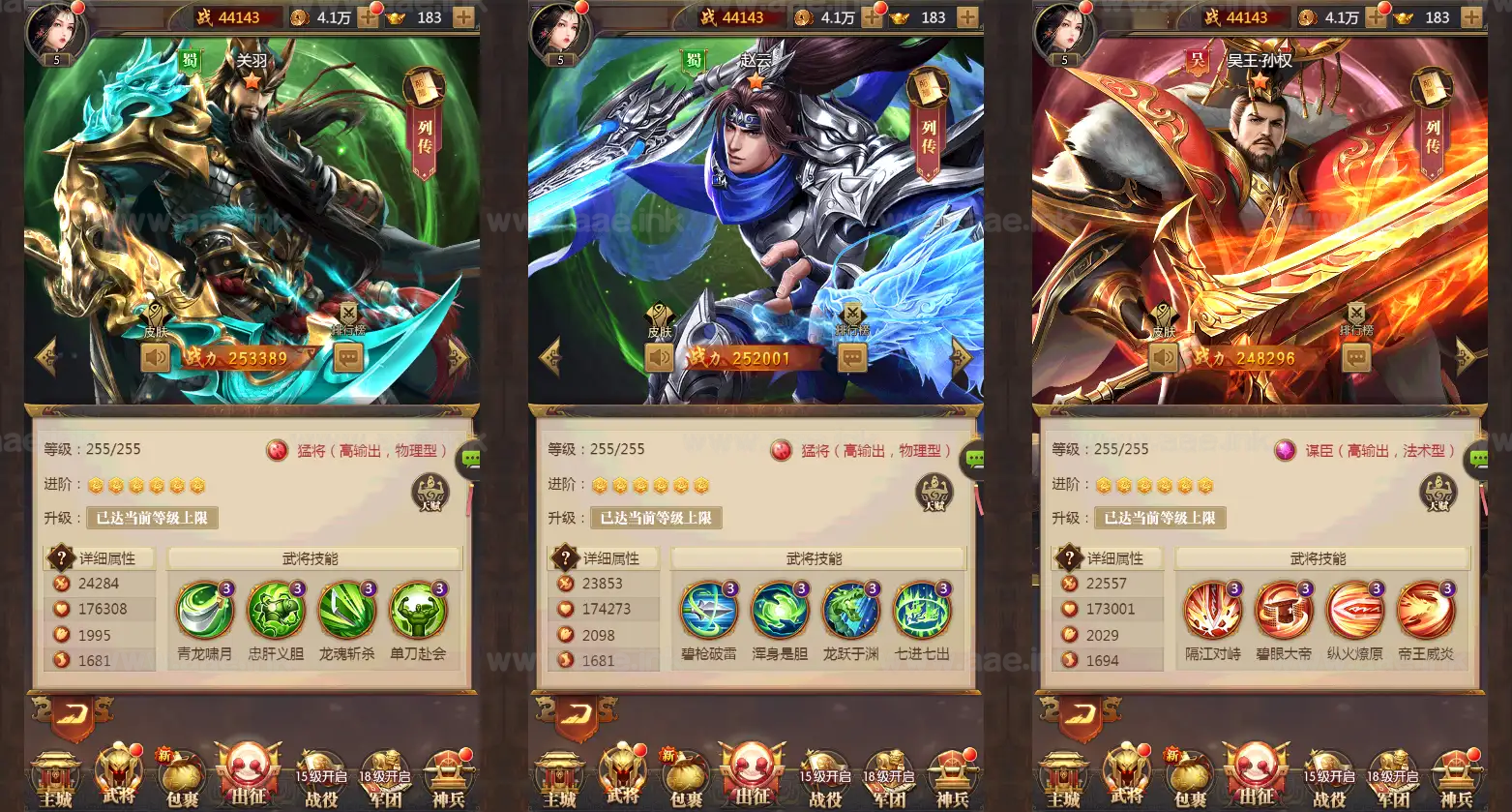Select the 隔江对峙 skill icon

1213,612
